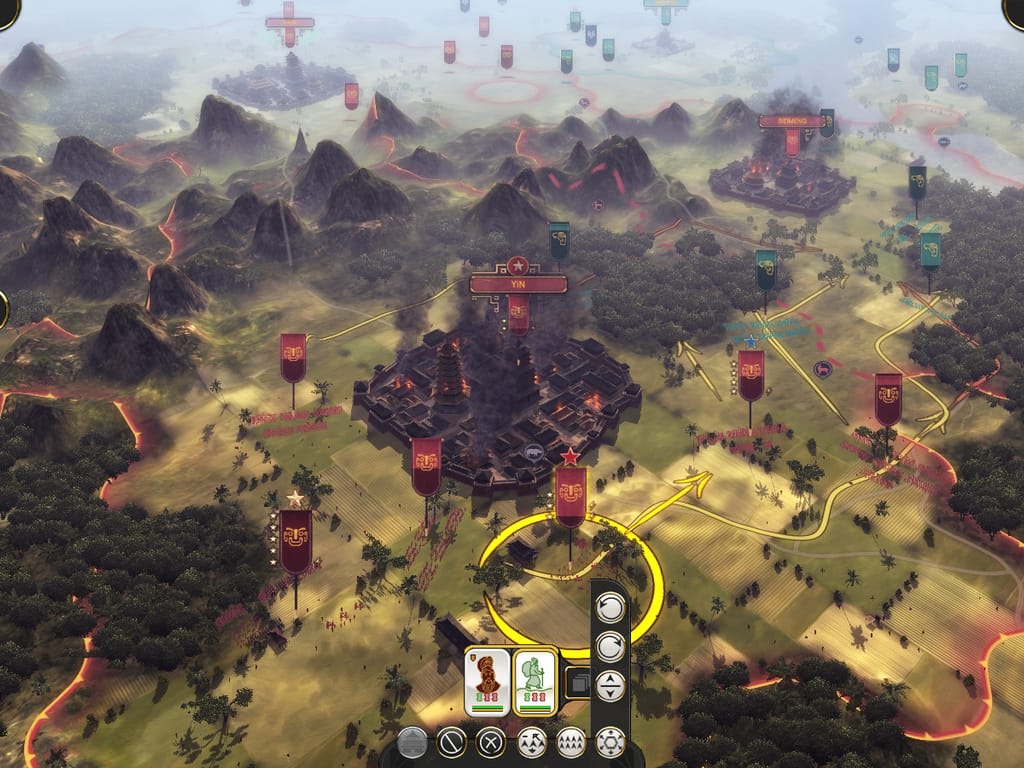
Task: Select the red-star army banner inside the yellow ring
Action: [x=570, y=496]
